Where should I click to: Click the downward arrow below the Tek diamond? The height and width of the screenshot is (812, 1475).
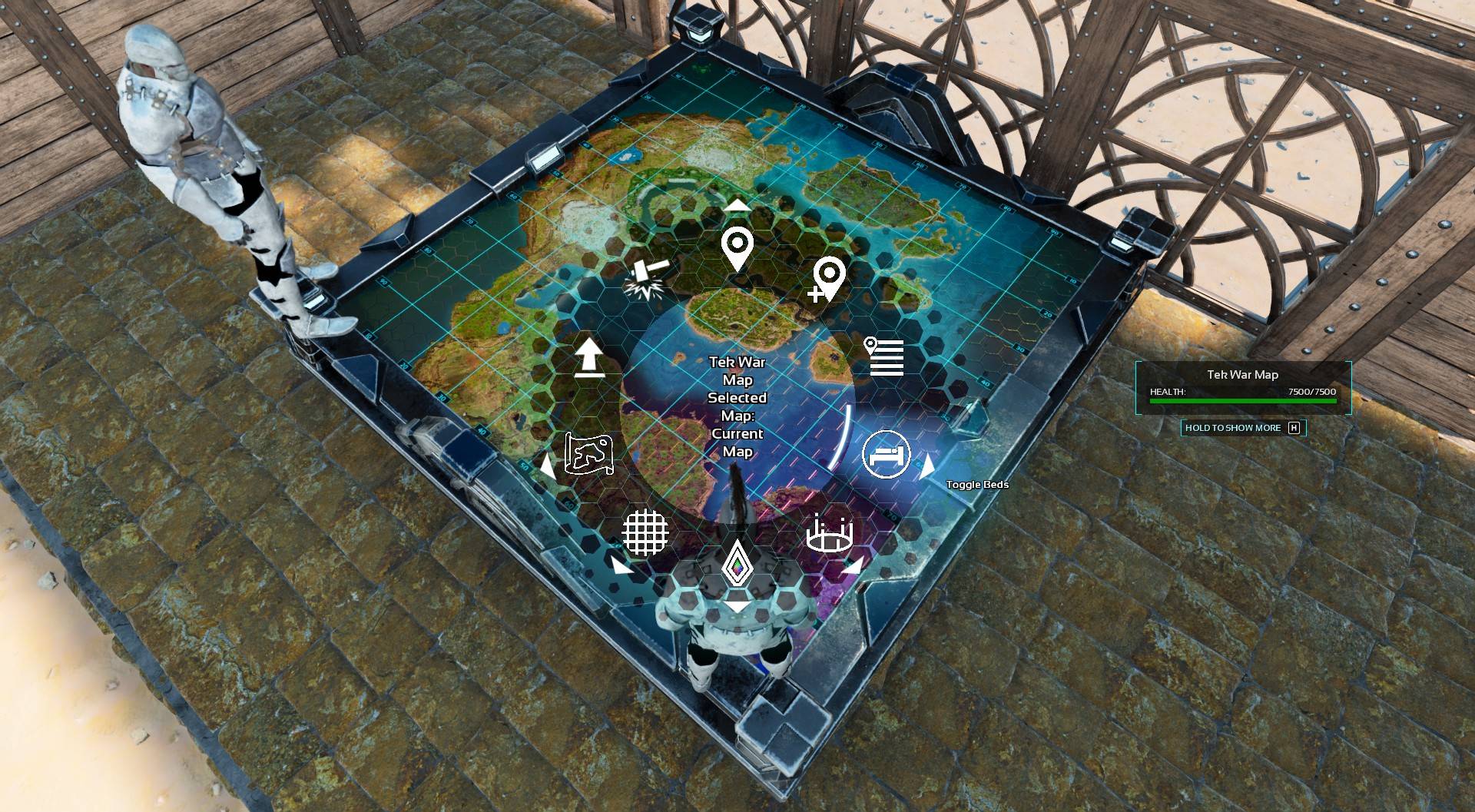click(736, 606)
